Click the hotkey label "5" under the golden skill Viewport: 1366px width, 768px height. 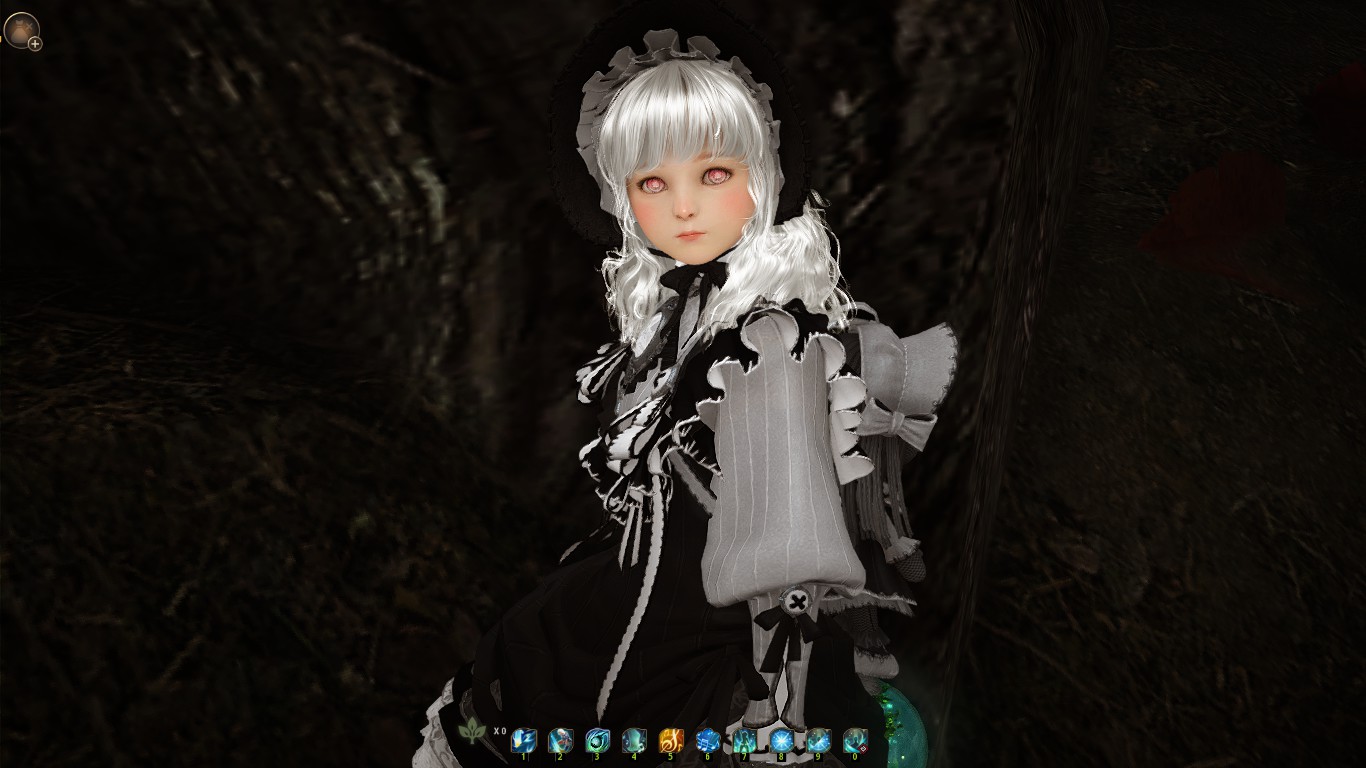click(x=670, y=756)
